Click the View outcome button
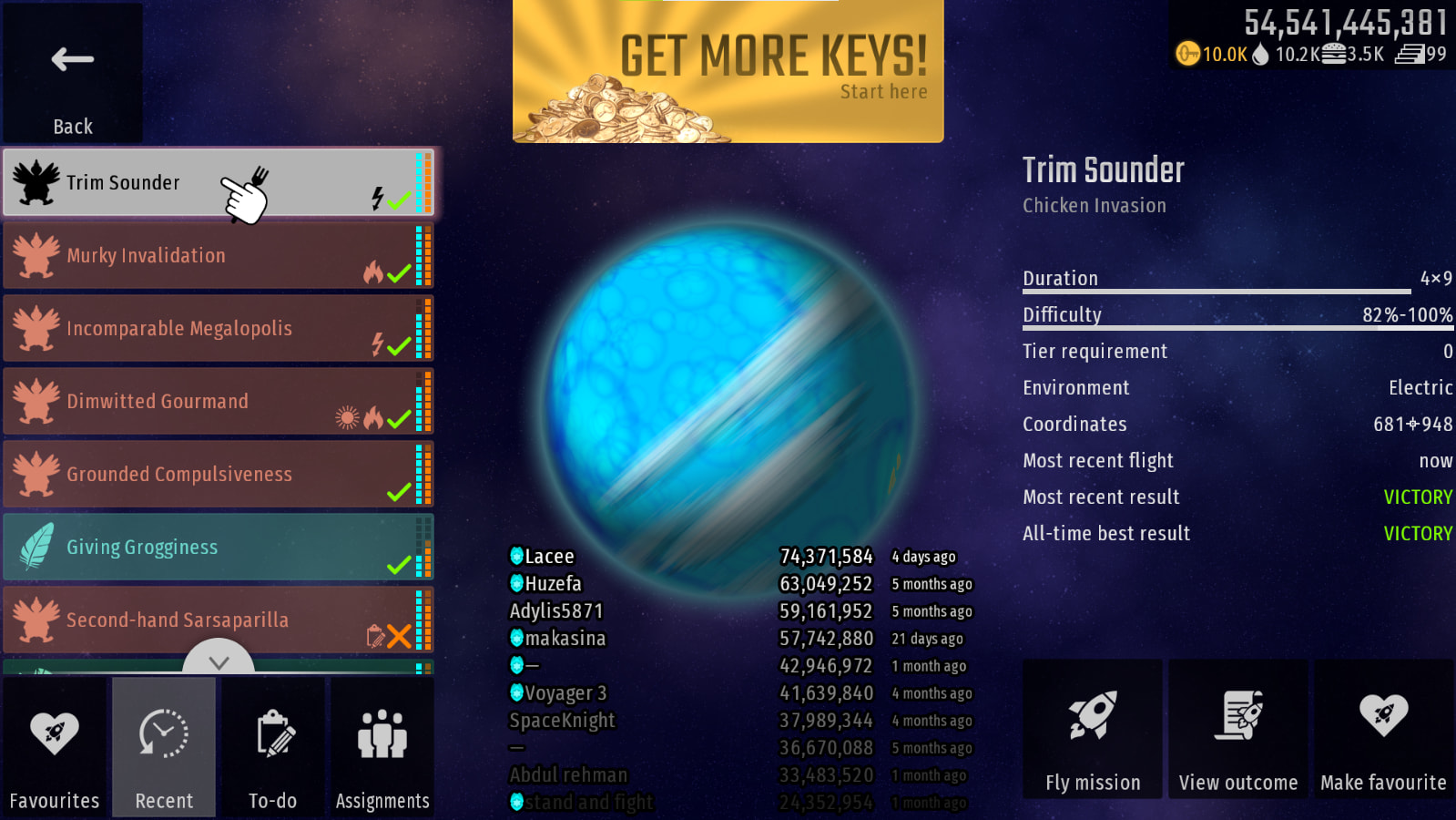 (x=1238, y=729)
